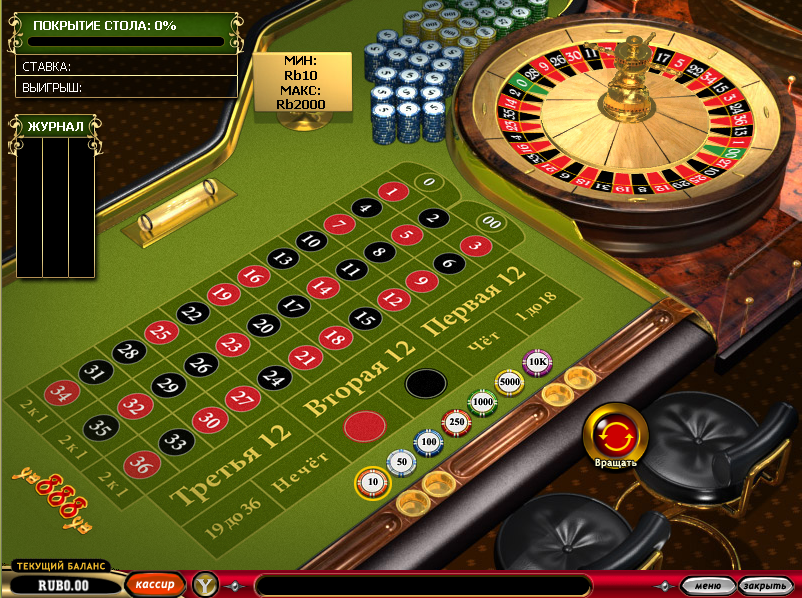
Task: Spin the wheel with the Вращать button
Action: pos(615,433)
